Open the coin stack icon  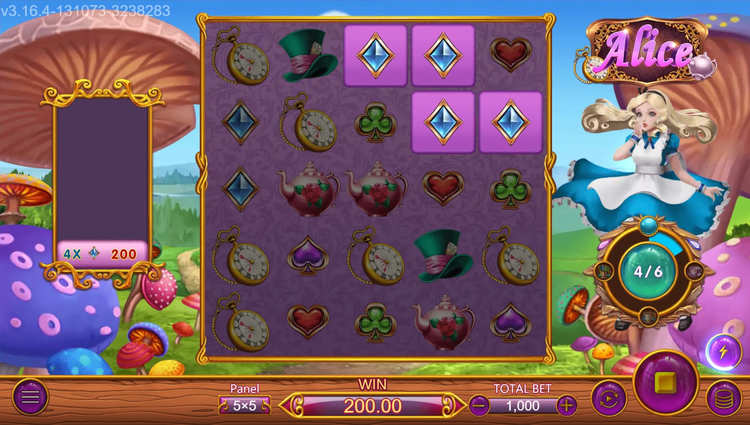[x=723, y=398]
